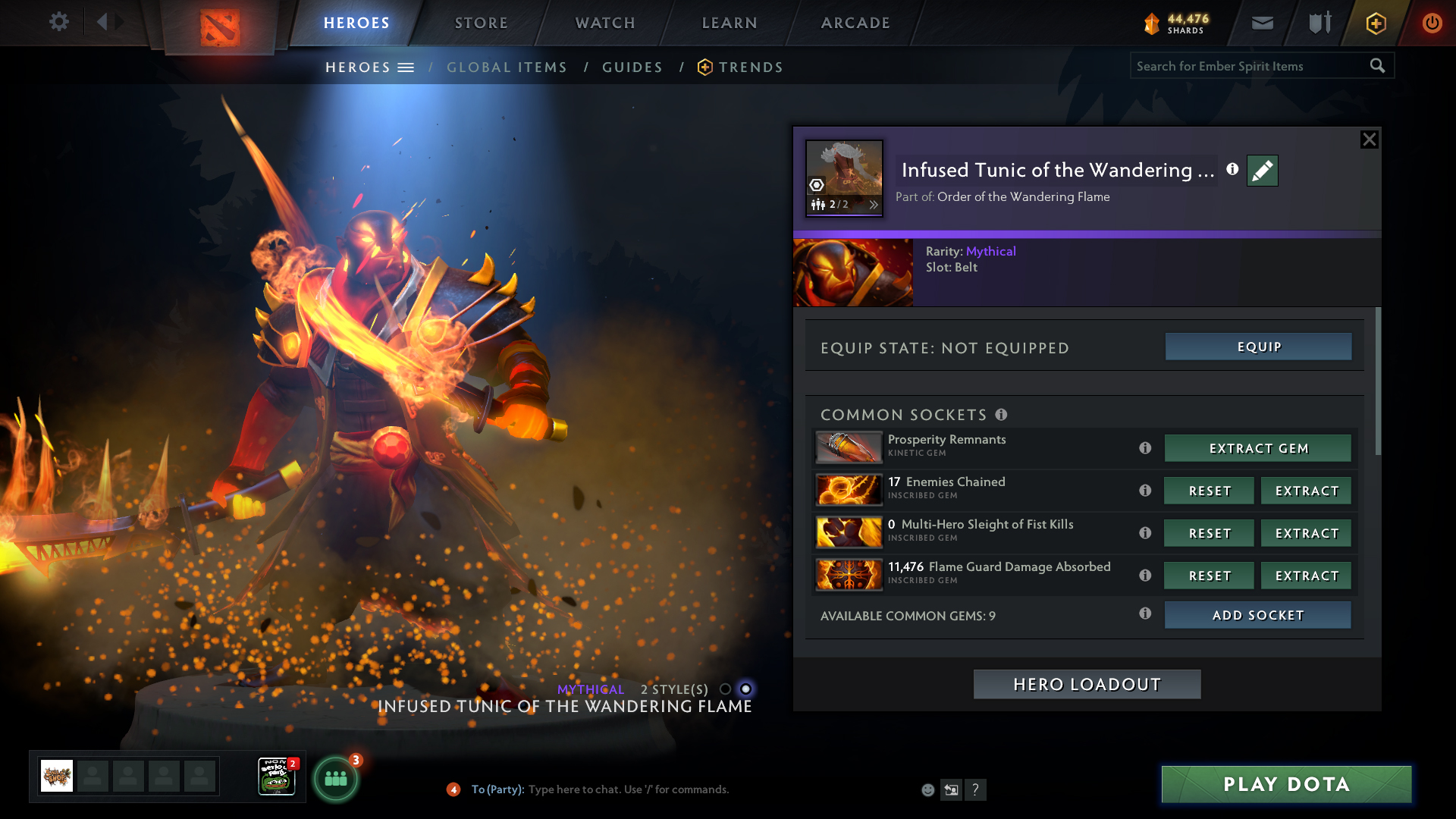Equip the Infused Tunic item
Screen dimensions: 1456x819
tap(1258, 347)
